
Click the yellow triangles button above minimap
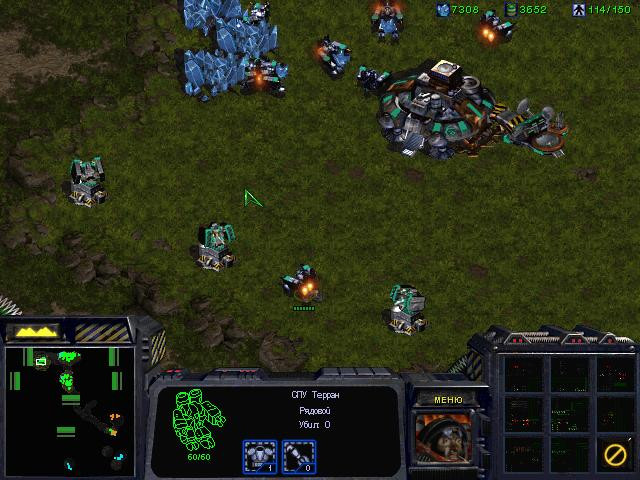pos(35,331)
